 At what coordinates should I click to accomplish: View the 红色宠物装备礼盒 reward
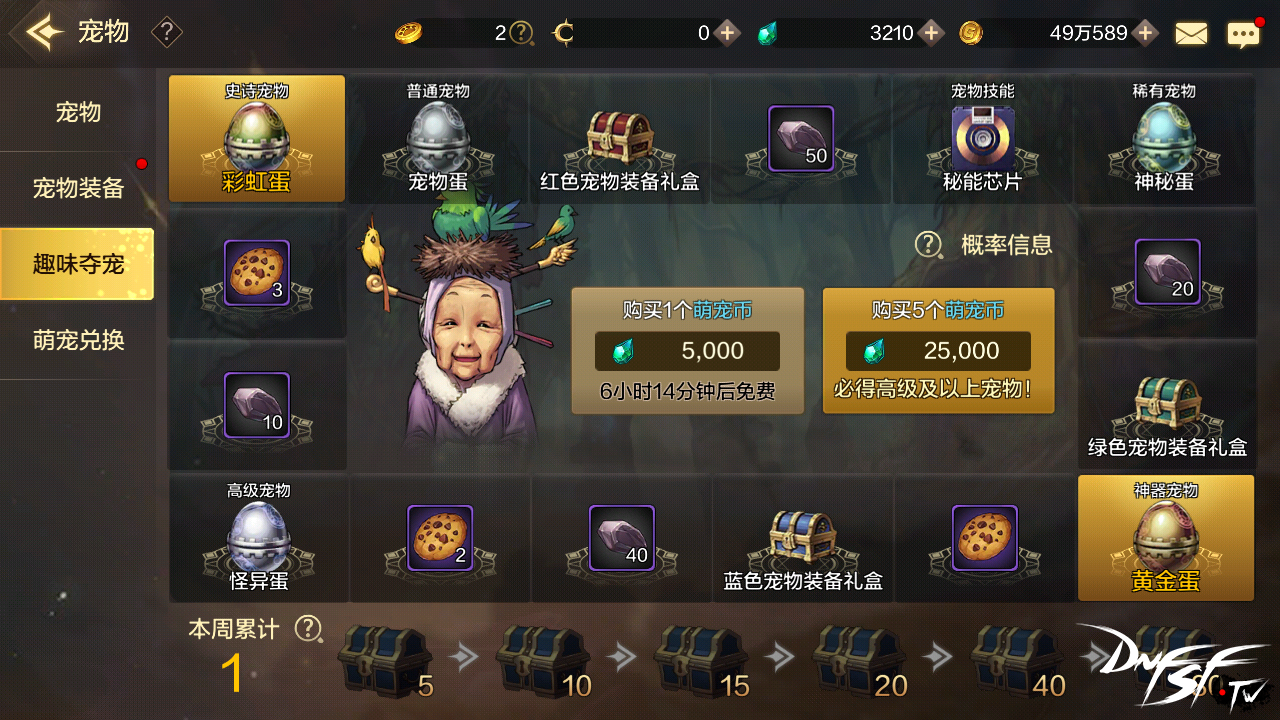(x=619, y=140)
